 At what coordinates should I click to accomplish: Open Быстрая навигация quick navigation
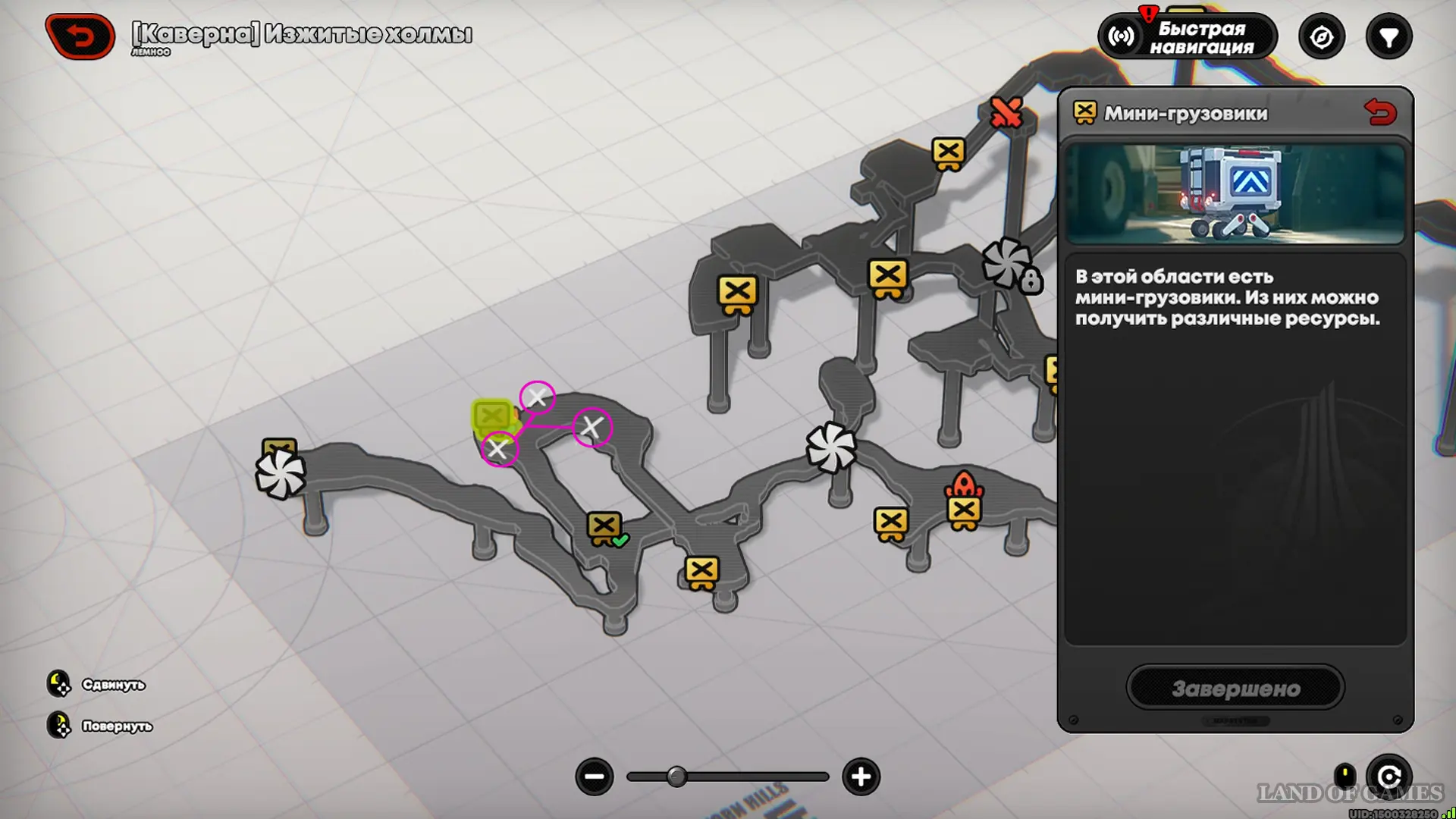tap(1188, 37)
